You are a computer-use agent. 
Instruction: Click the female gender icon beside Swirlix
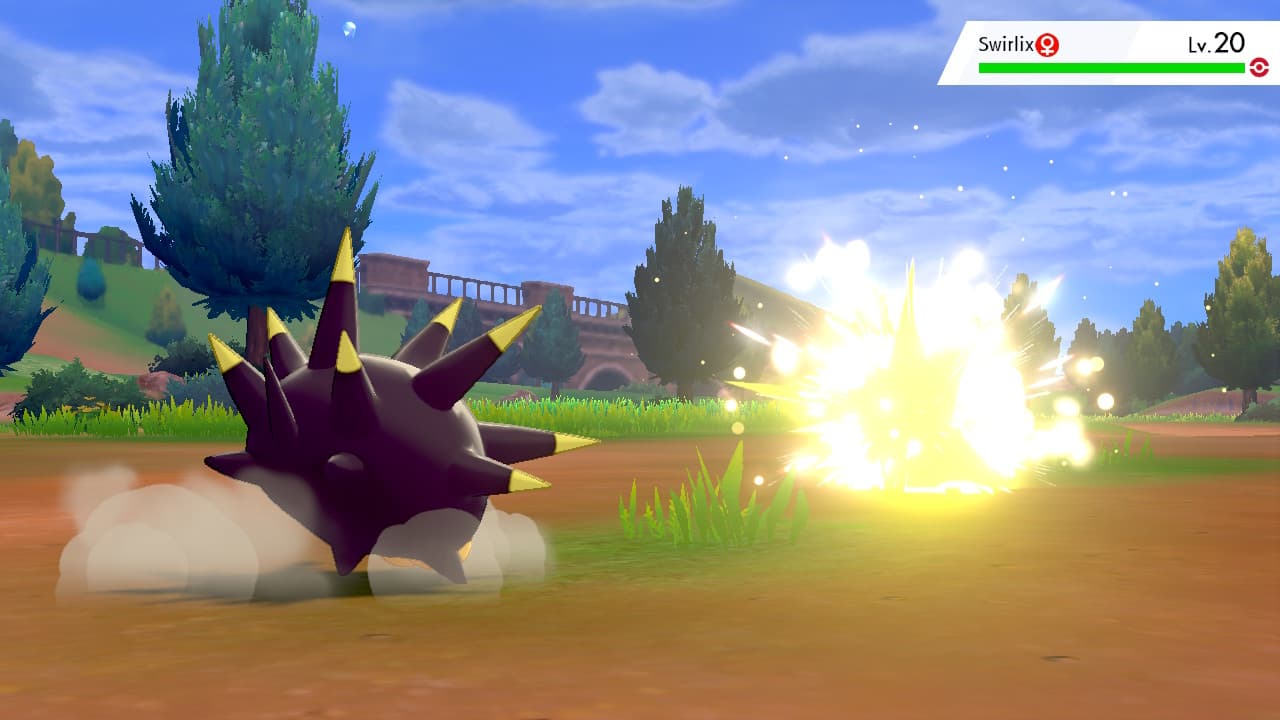point(1046,45)
